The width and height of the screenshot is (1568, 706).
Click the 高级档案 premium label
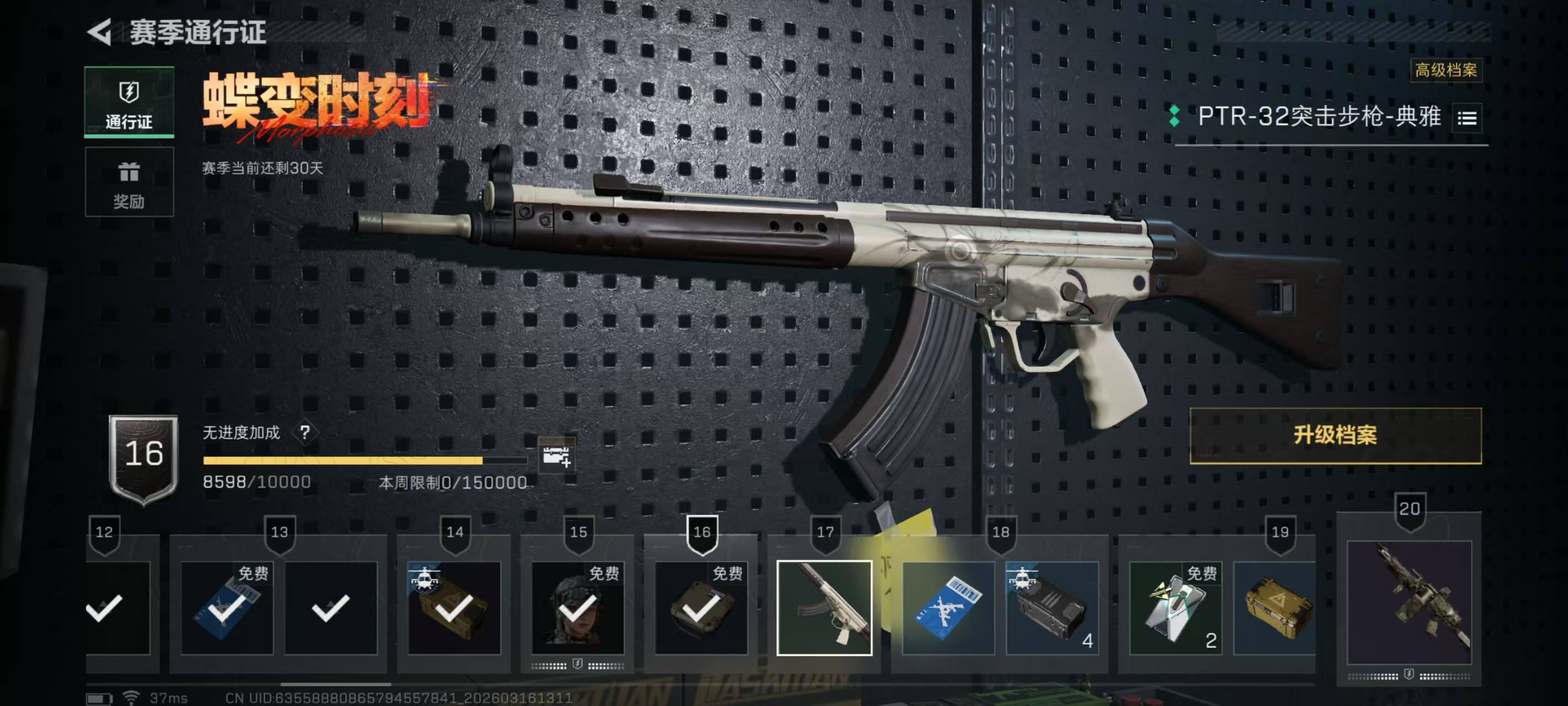[1446, 71]
